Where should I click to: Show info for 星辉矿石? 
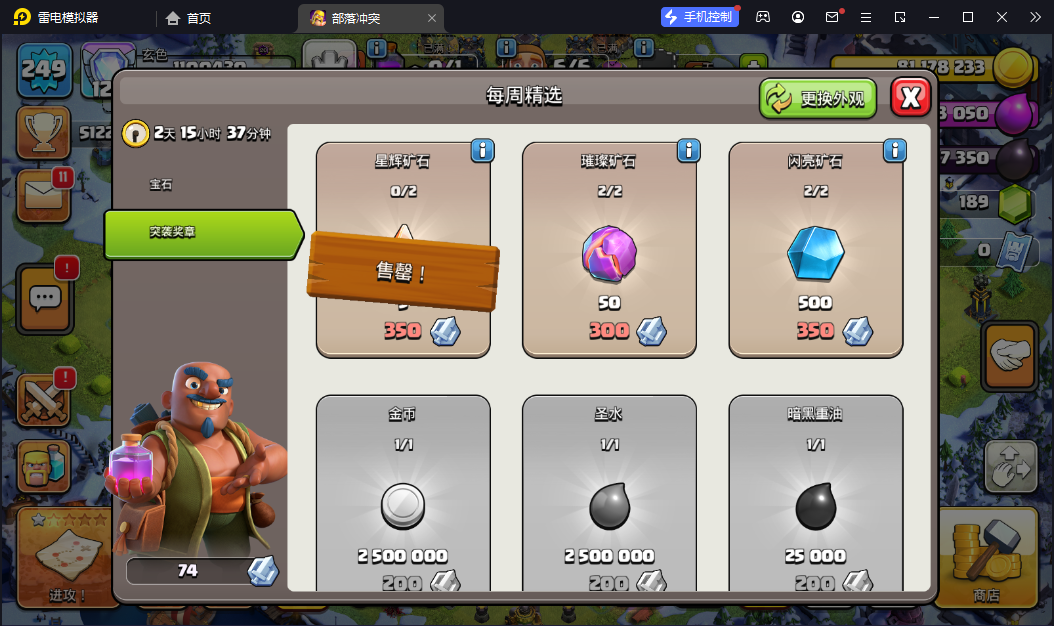482,150
